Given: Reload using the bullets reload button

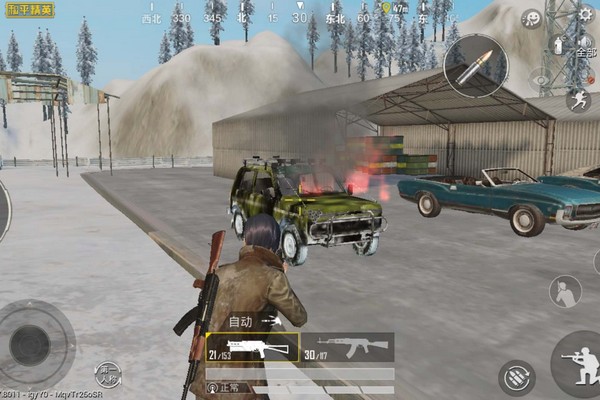Looking at the screenshot, I should [516, 377].
